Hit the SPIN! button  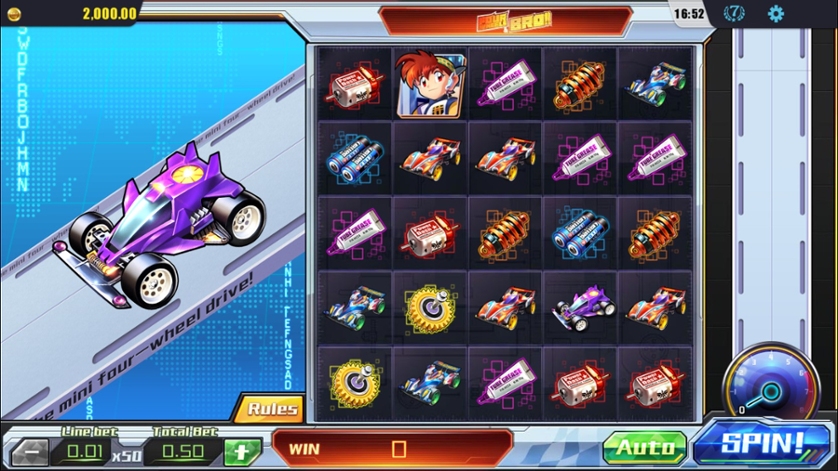[763, 445]
